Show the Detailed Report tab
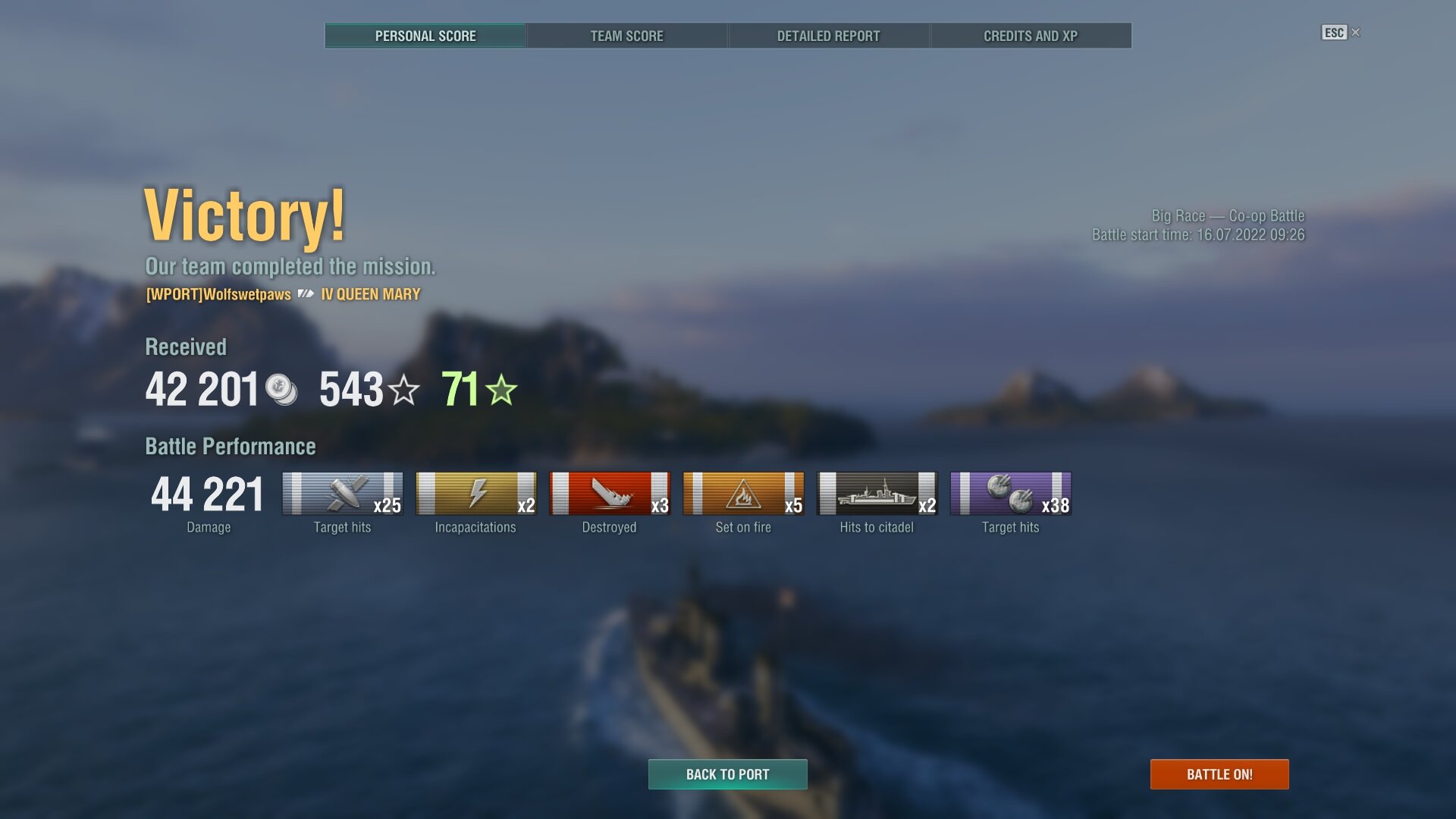 828,36
